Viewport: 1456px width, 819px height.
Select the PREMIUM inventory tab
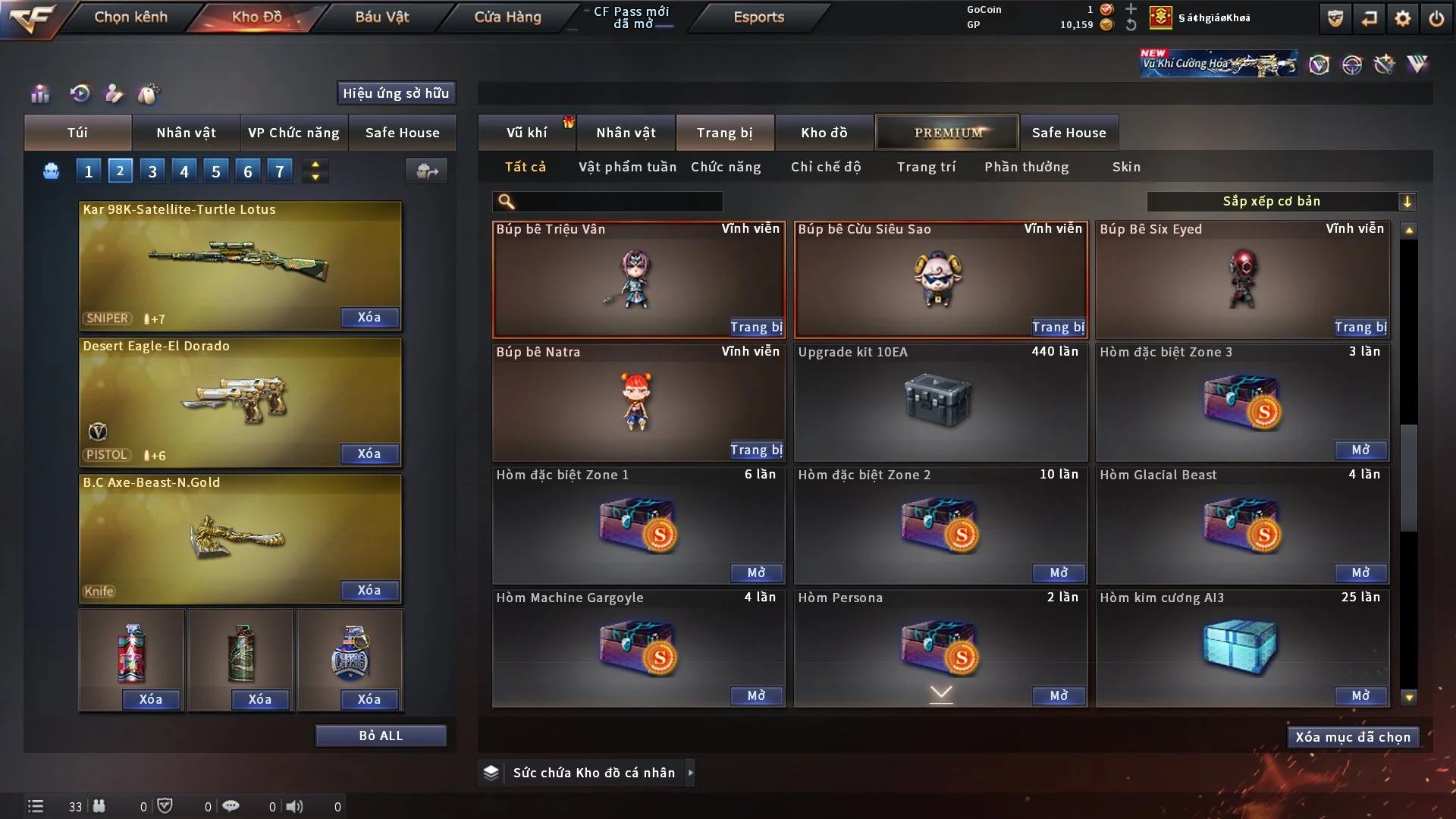click(x=947, y=133)
